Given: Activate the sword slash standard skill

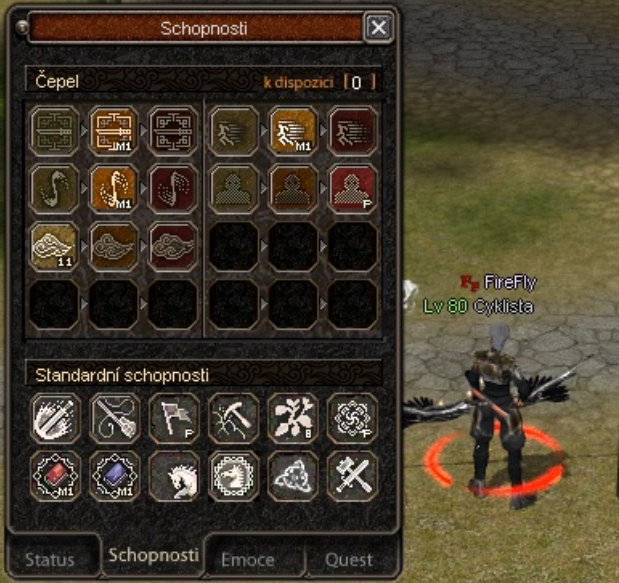Looking at the screenshot, I should coord(53,418).
